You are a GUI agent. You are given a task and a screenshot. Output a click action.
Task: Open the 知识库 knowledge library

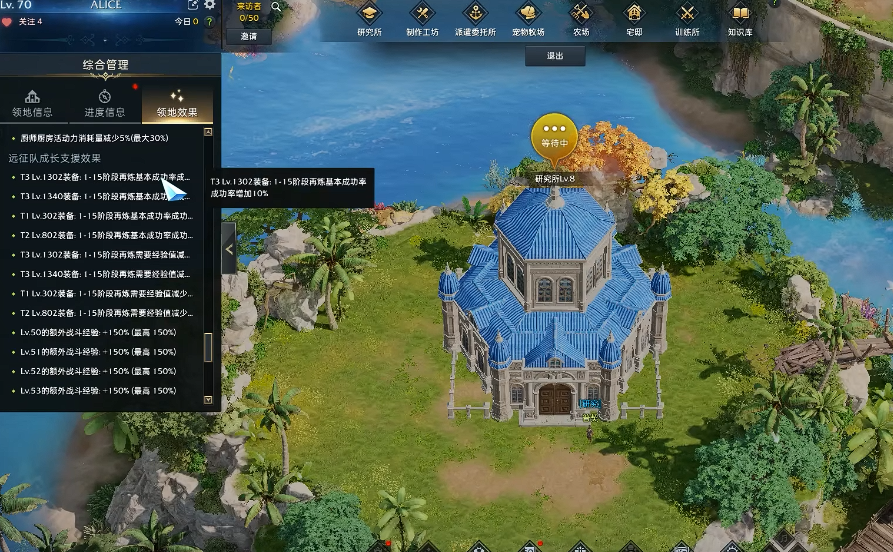740,19
